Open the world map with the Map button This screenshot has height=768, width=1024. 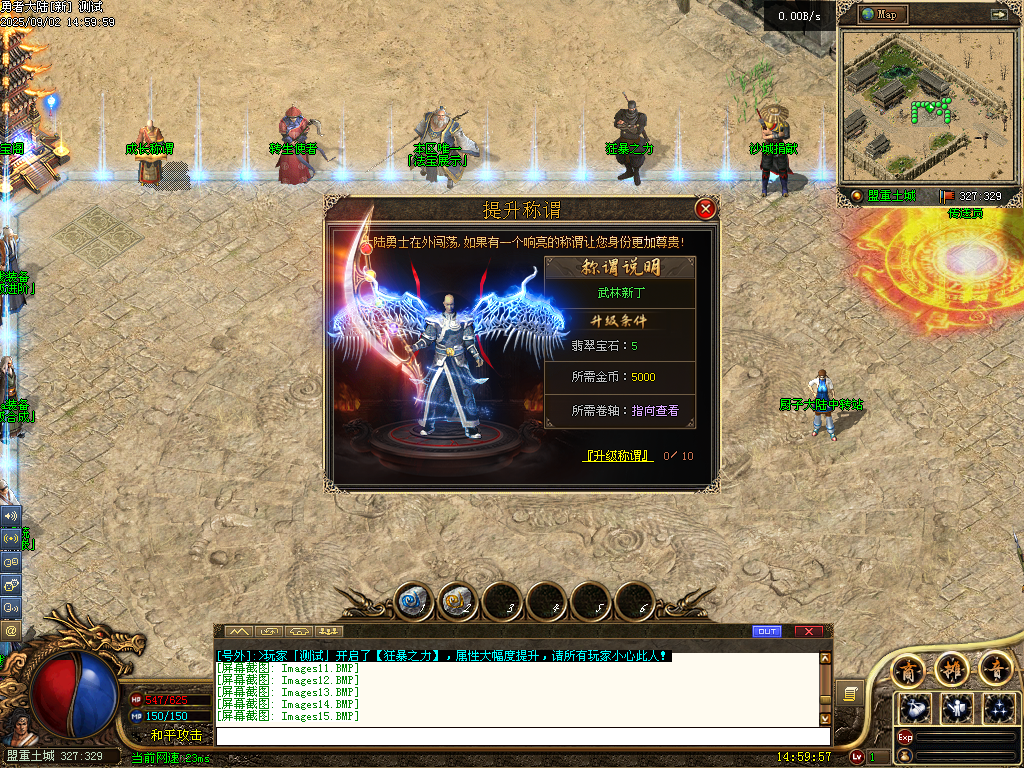880,14
